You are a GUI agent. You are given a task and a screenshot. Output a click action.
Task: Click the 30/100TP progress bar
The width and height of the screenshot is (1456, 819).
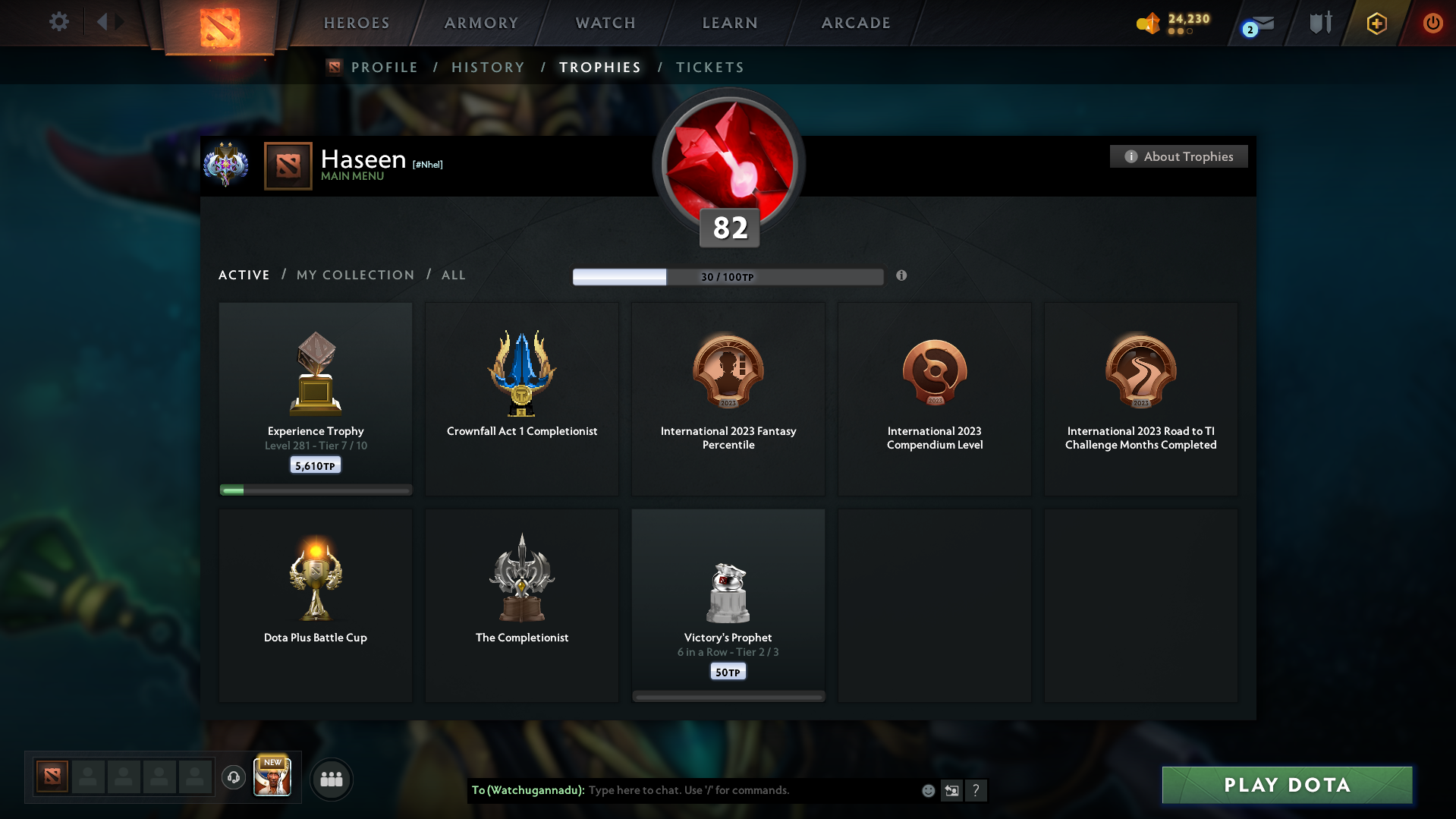point(728,276)
